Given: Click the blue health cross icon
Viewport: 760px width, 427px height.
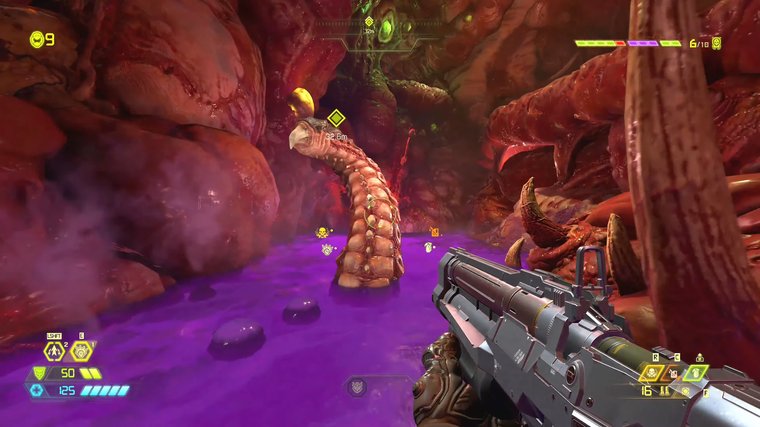Looking at the screenshot, I should point(39,390).
